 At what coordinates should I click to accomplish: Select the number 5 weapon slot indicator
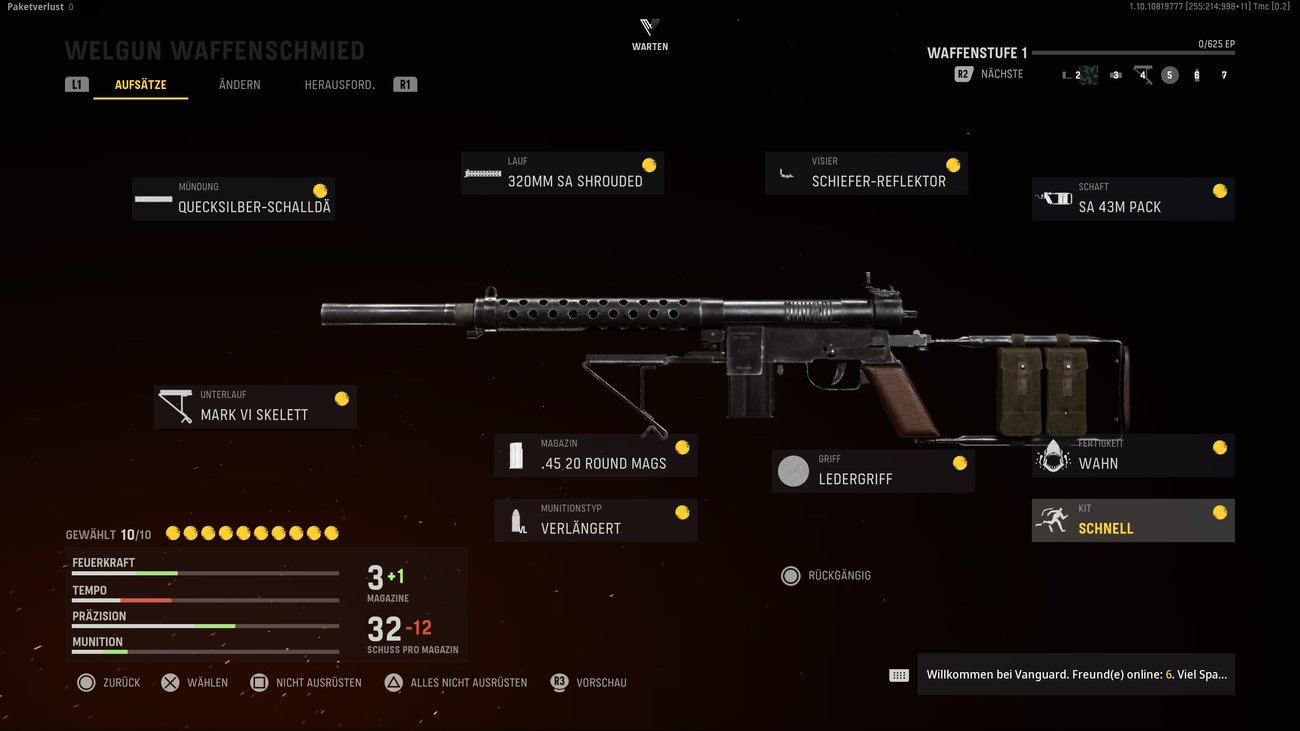point(1169,74)
